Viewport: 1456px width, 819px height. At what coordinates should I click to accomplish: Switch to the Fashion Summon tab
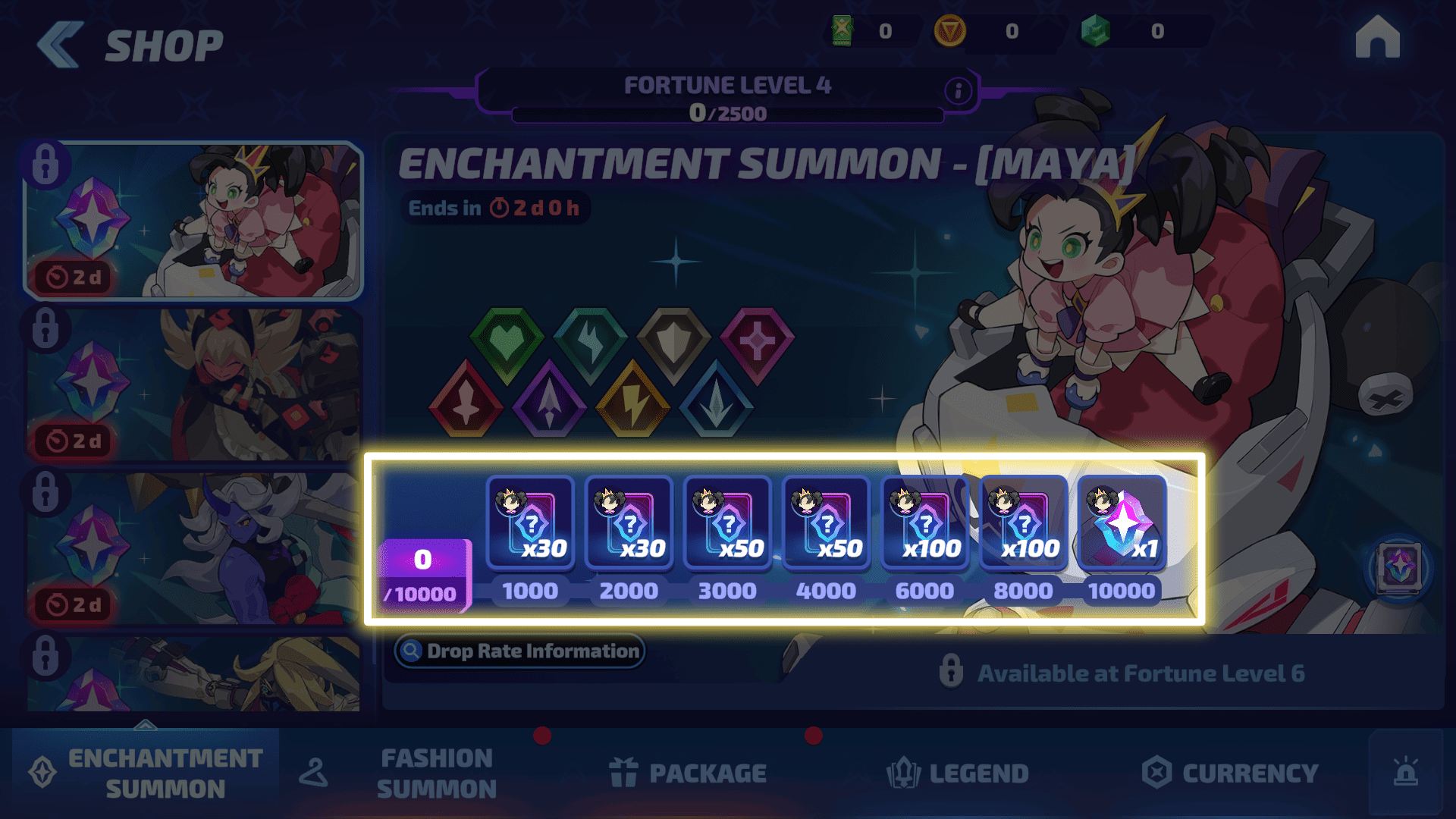(x=436, y=773)
